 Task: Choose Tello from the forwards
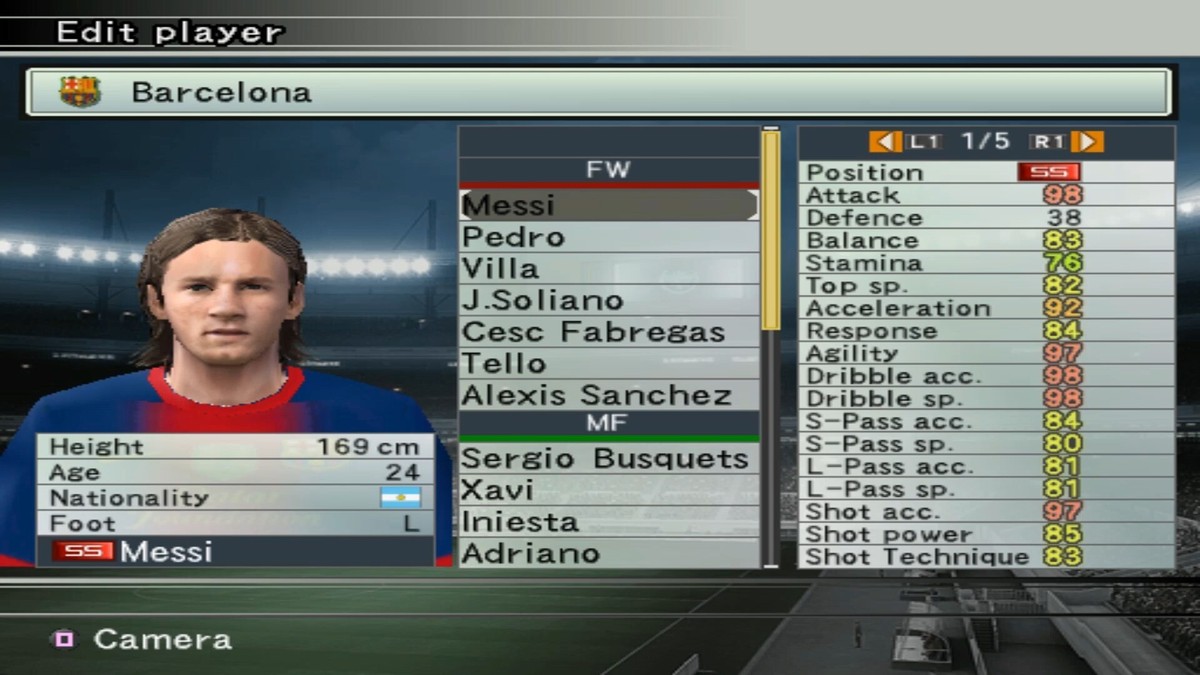[608, 363]
